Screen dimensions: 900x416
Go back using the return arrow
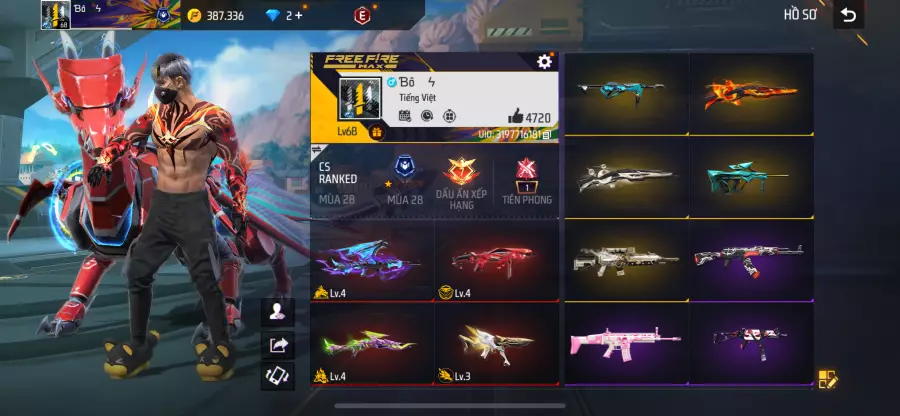tap(848, 15)
